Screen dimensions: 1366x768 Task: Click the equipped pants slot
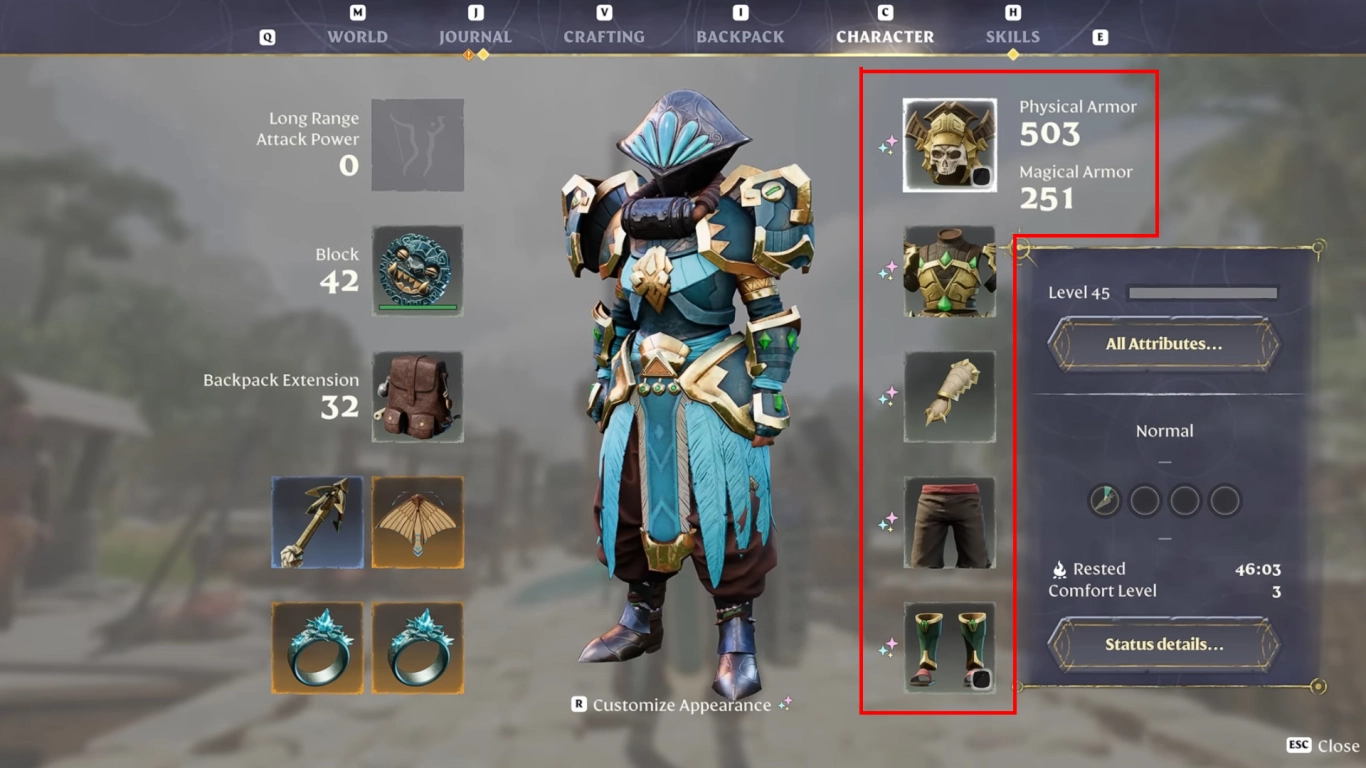click(x=947, y=522)
